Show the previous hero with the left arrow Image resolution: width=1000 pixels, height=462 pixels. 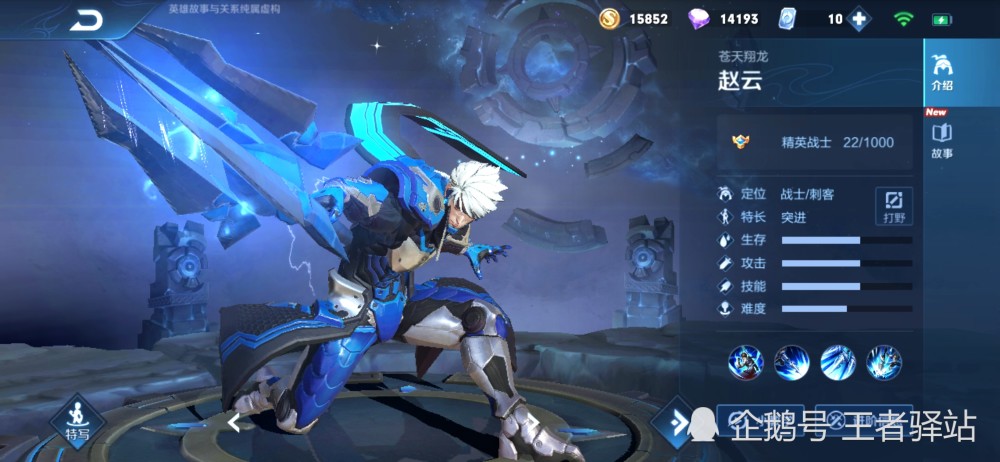click(234, 422)
